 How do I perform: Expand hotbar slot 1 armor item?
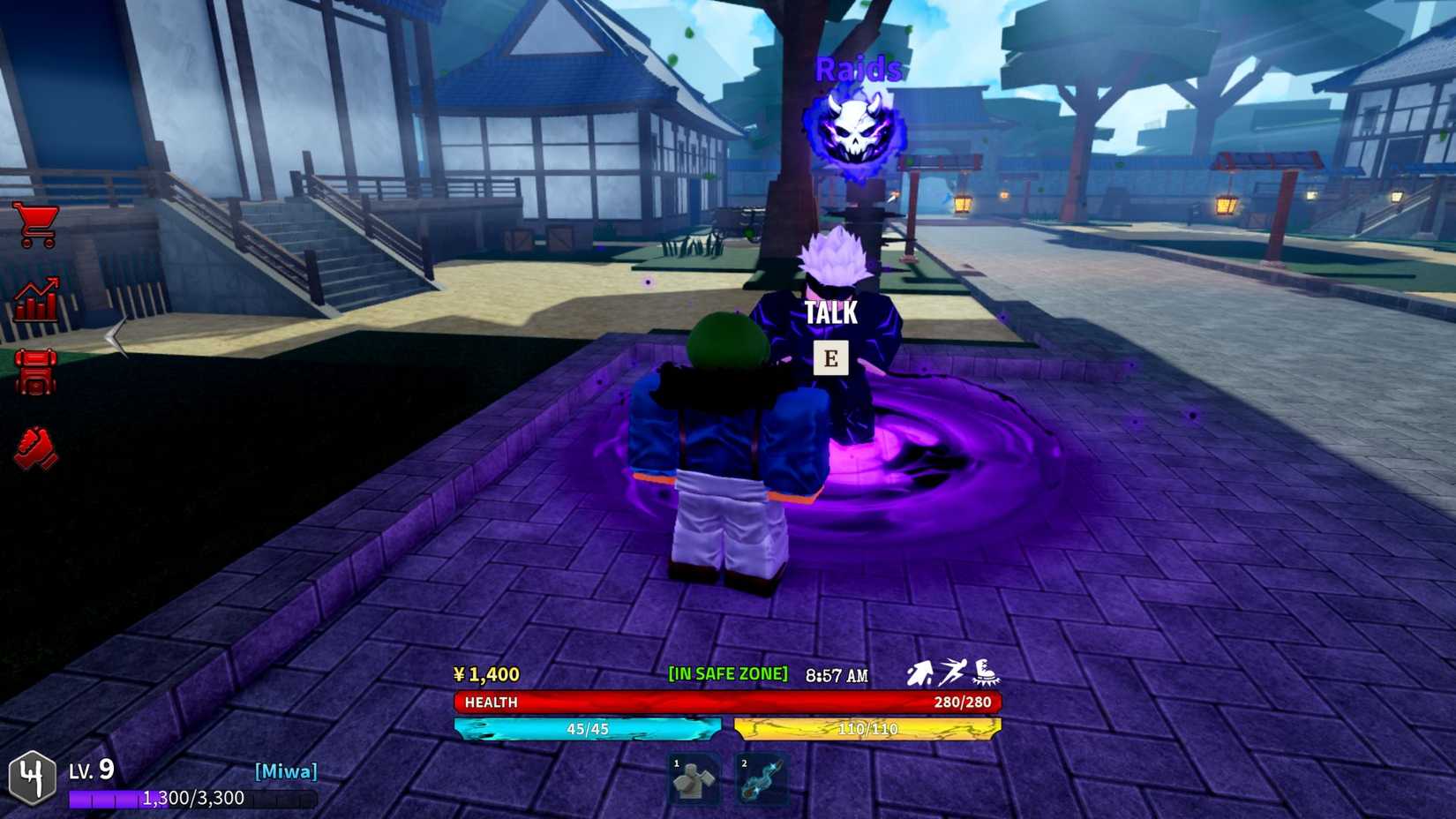click(693, 777)
